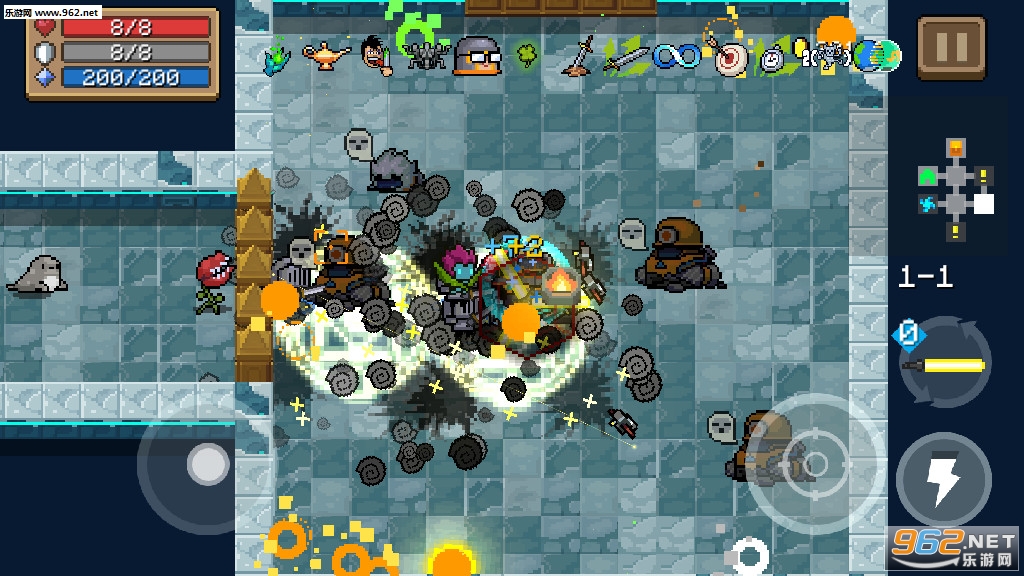This screenshot has width=1024, height=576.
Task: Pause the game with the pause button
Action: [951, 47]
